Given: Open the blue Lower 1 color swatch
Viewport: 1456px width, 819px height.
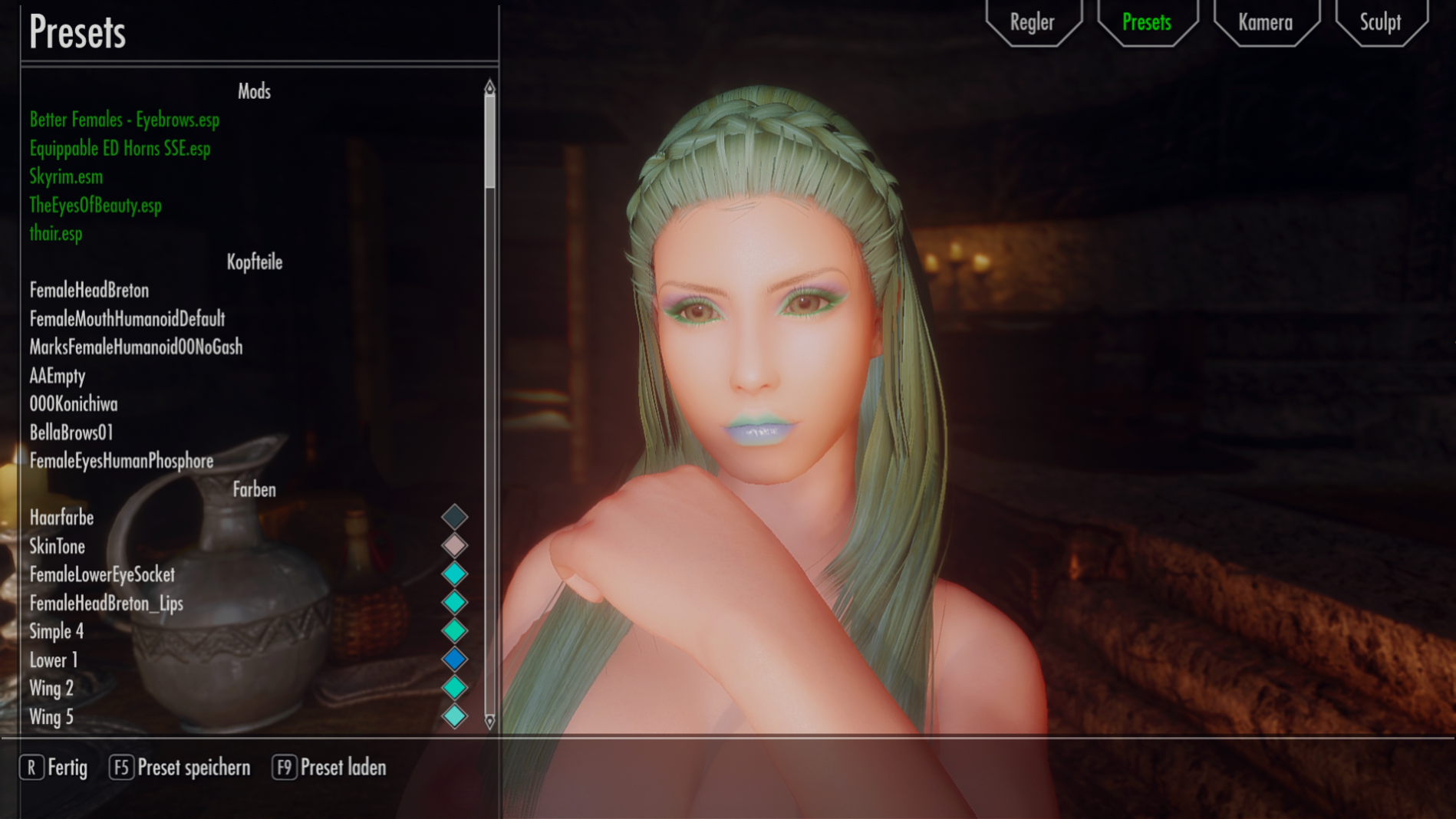Looking at the screenshot, I should [454, 659].
